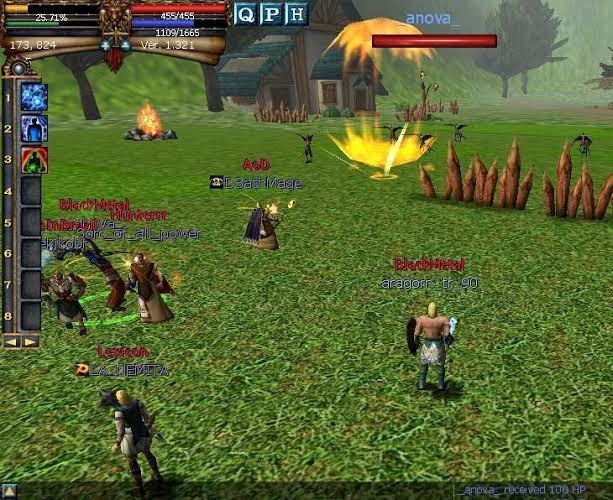The image size is (613, 500).
Task: Click the left blue cross button under crest
Action: [x=106, y=45]
